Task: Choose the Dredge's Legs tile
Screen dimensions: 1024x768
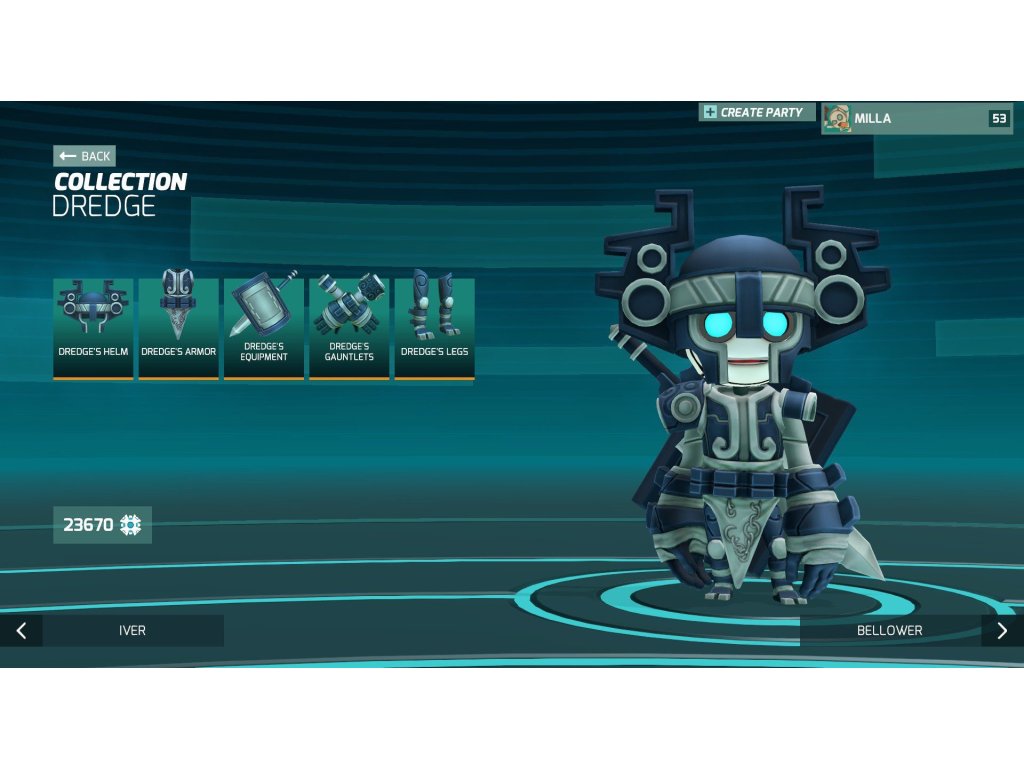Action: point(434,328)
